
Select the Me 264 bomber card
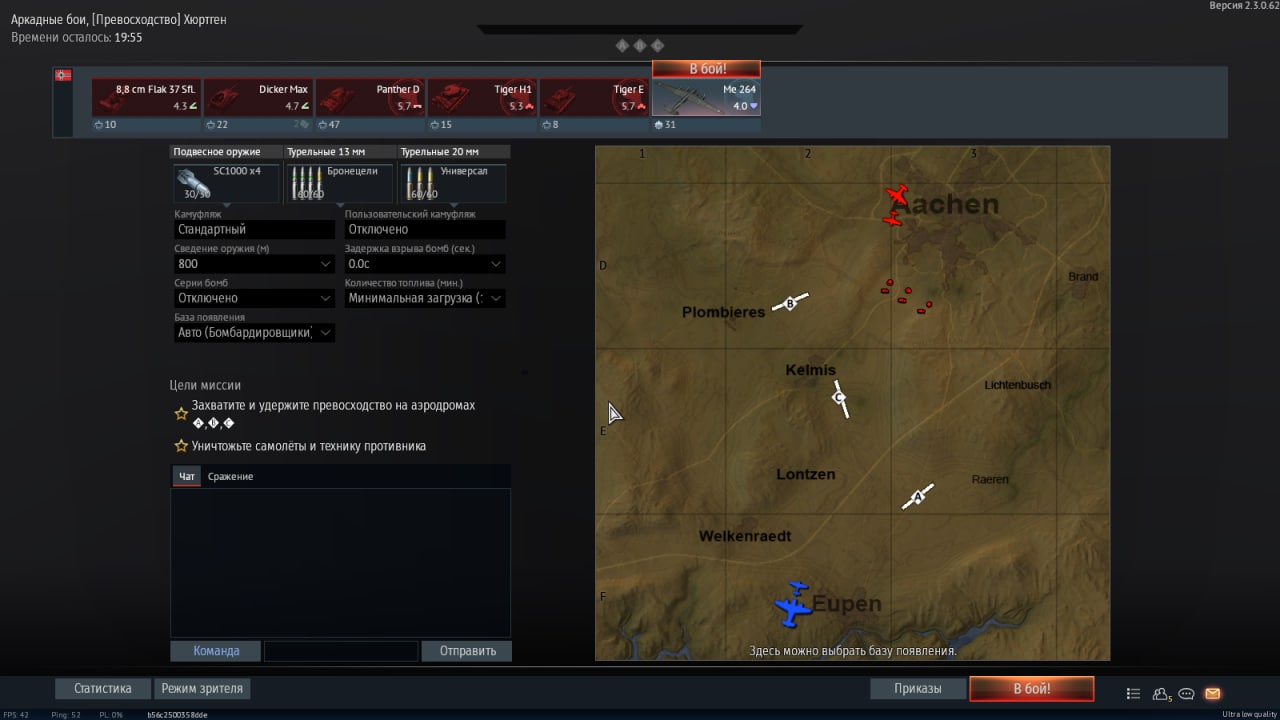click(x=706, y=98)
